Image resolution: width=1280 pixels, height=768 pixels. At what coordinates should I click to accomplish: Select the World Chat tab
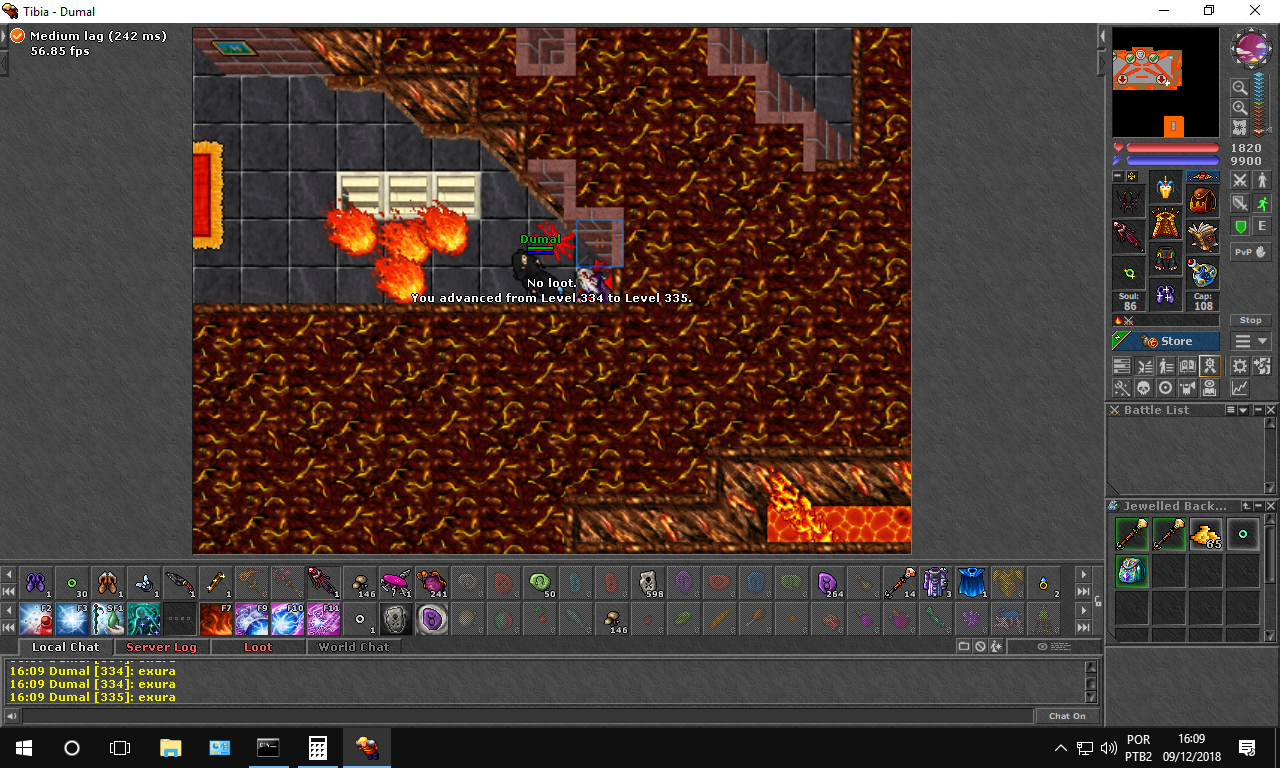[x=353, y=647]
